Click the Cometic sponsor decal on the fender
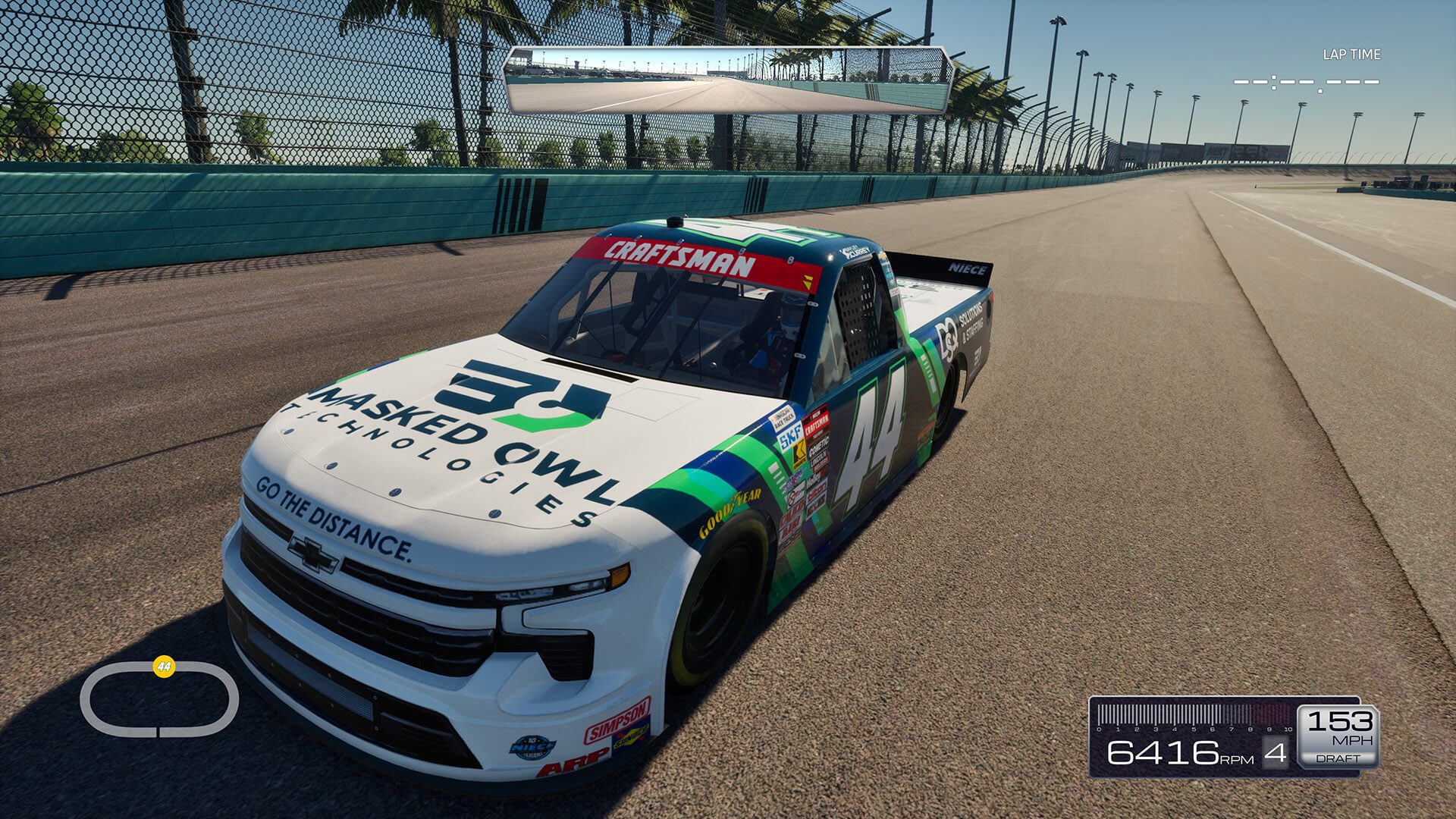Viewport: 1456px width, 819px height. (819, 449)
